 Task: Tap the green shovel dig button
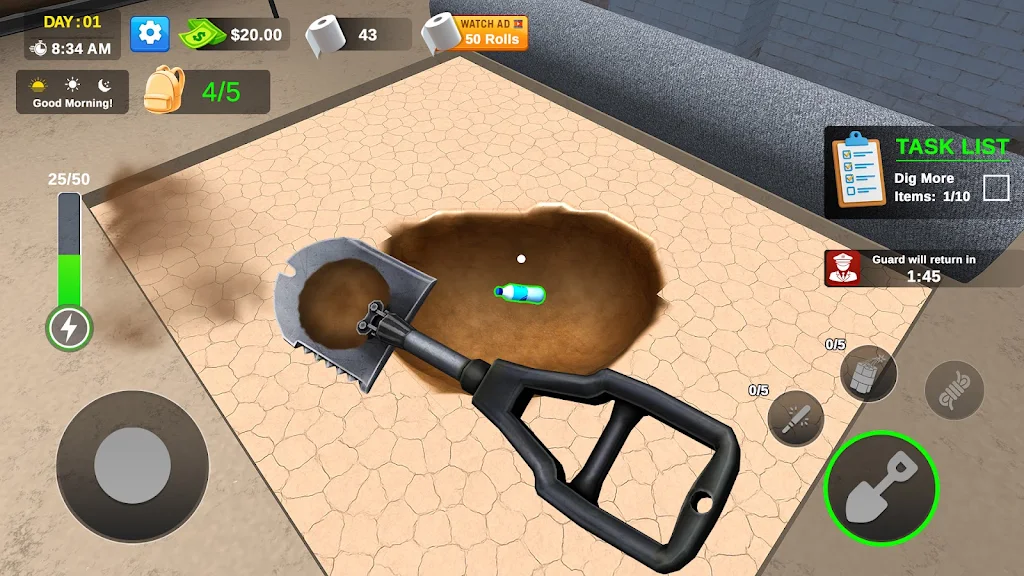881,488
